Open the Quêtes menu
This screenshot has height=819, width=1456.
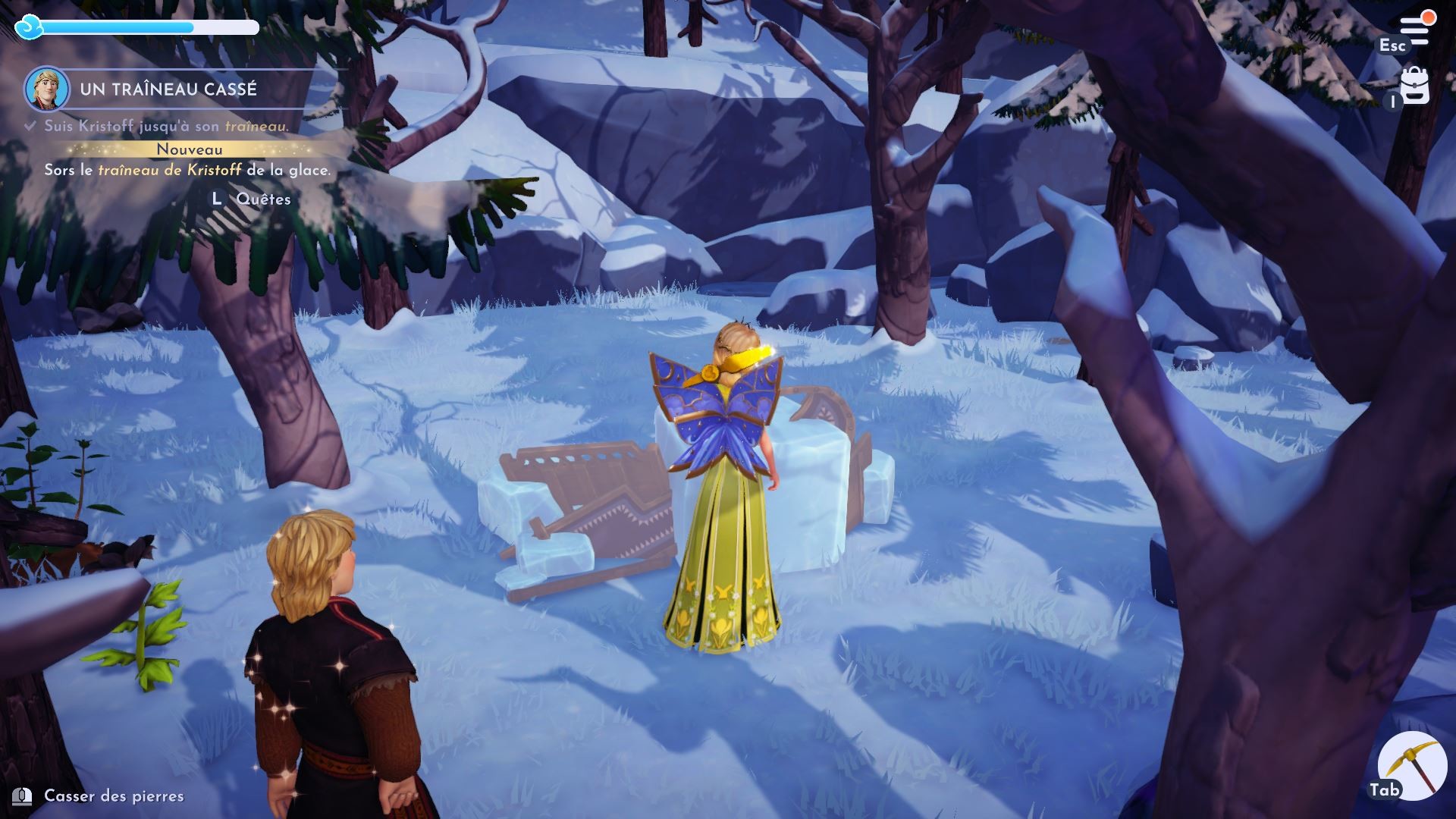263,199
